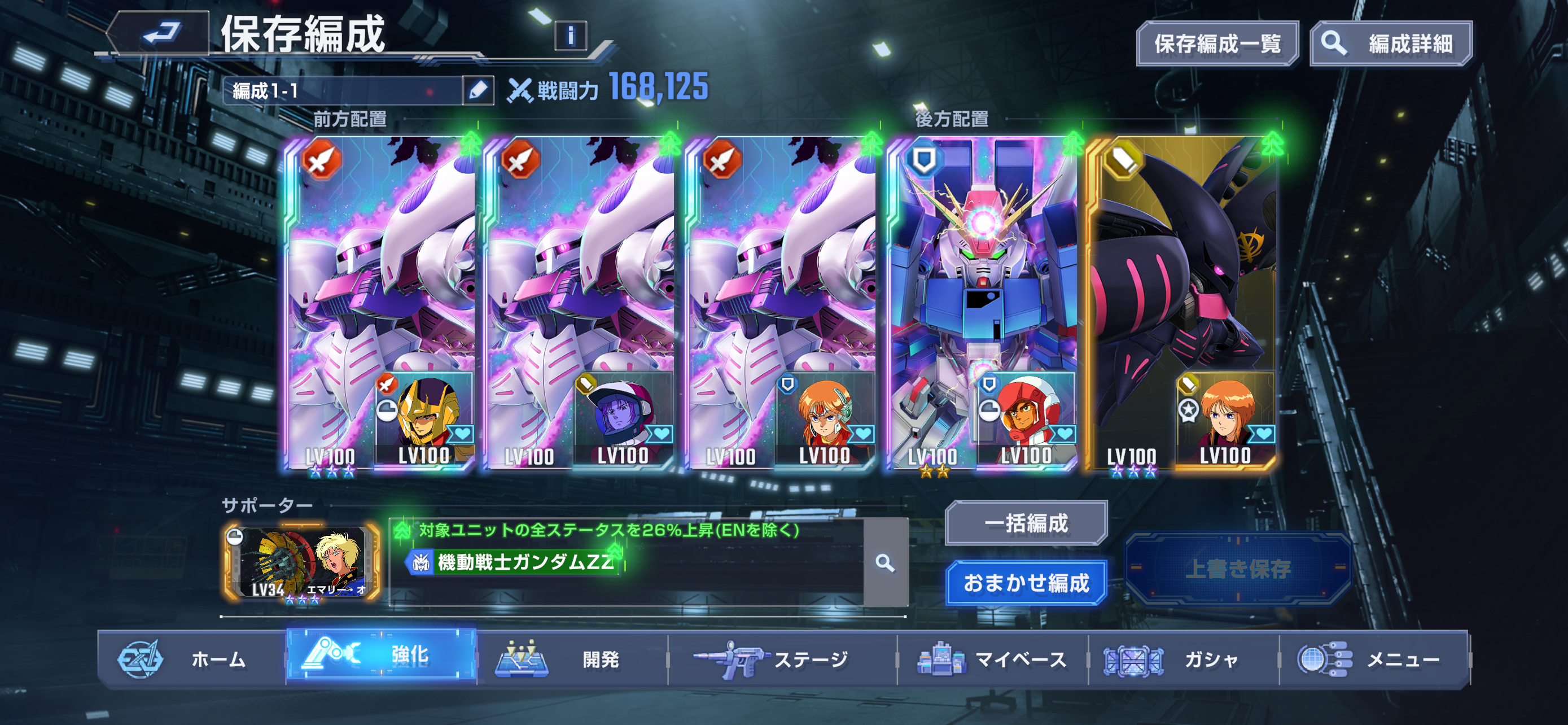This screenshot has height=725, width=1568.
Task: Select the supporter card エマリー・オンス
Action: (x=303, y=563)
